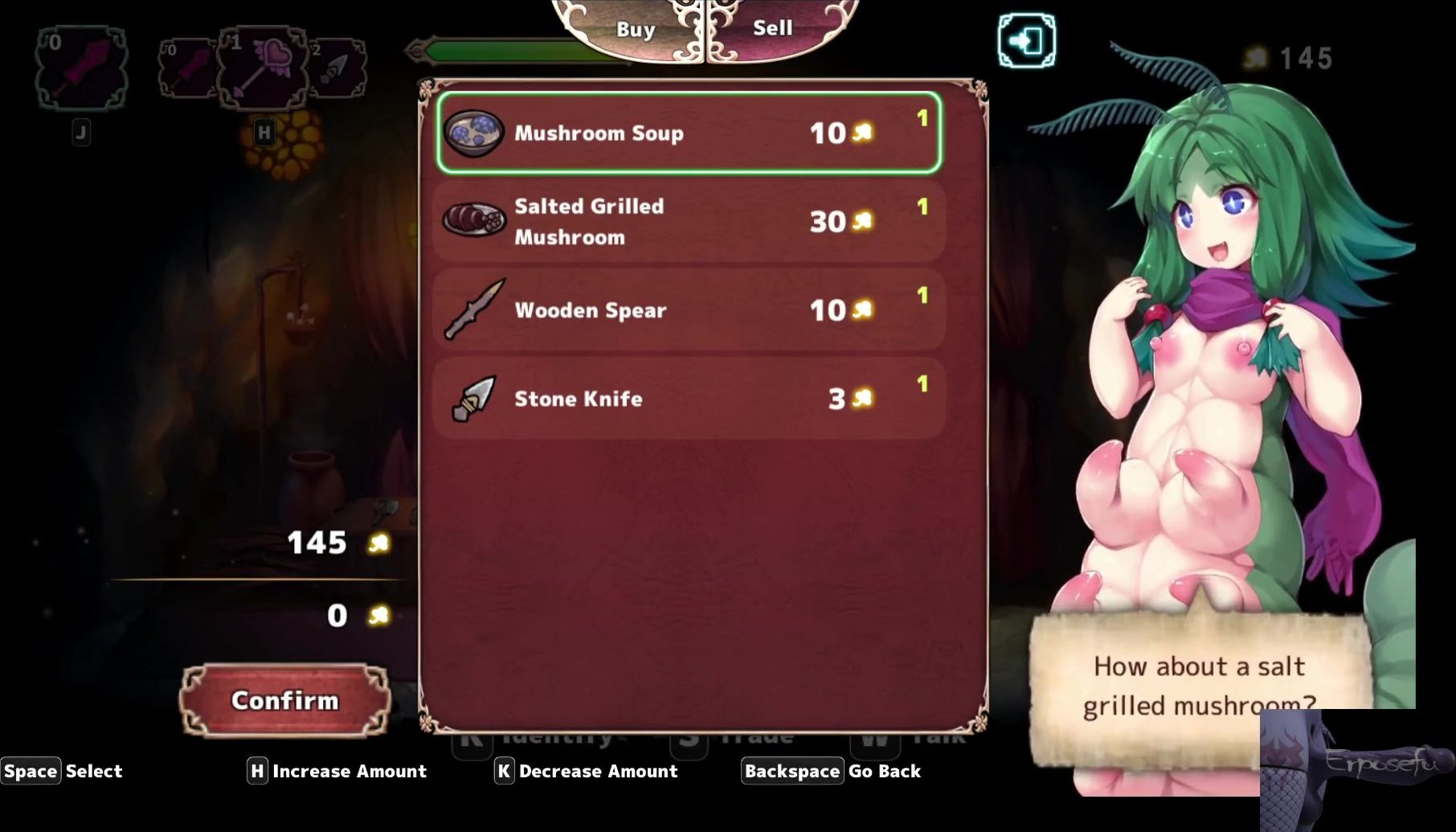Select the Stone Knife listing
Viewport: 1456px width, 832px height.
689,398
